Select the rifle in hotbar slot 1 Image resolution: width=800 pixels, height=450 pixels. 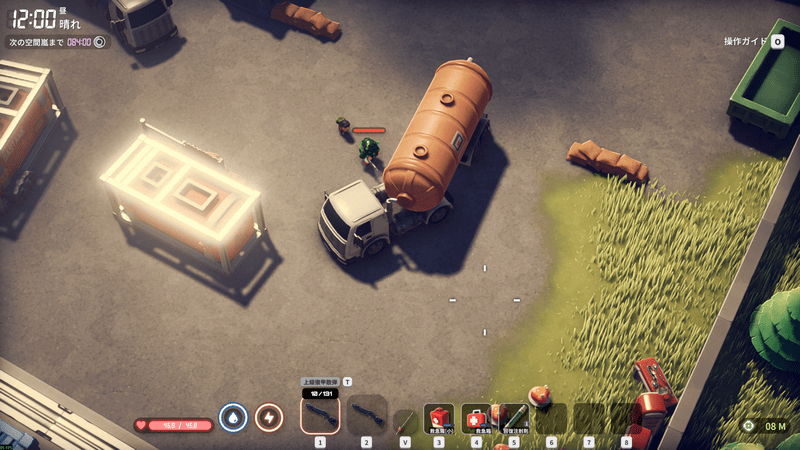pyautogui.click(x=320, y=414)
